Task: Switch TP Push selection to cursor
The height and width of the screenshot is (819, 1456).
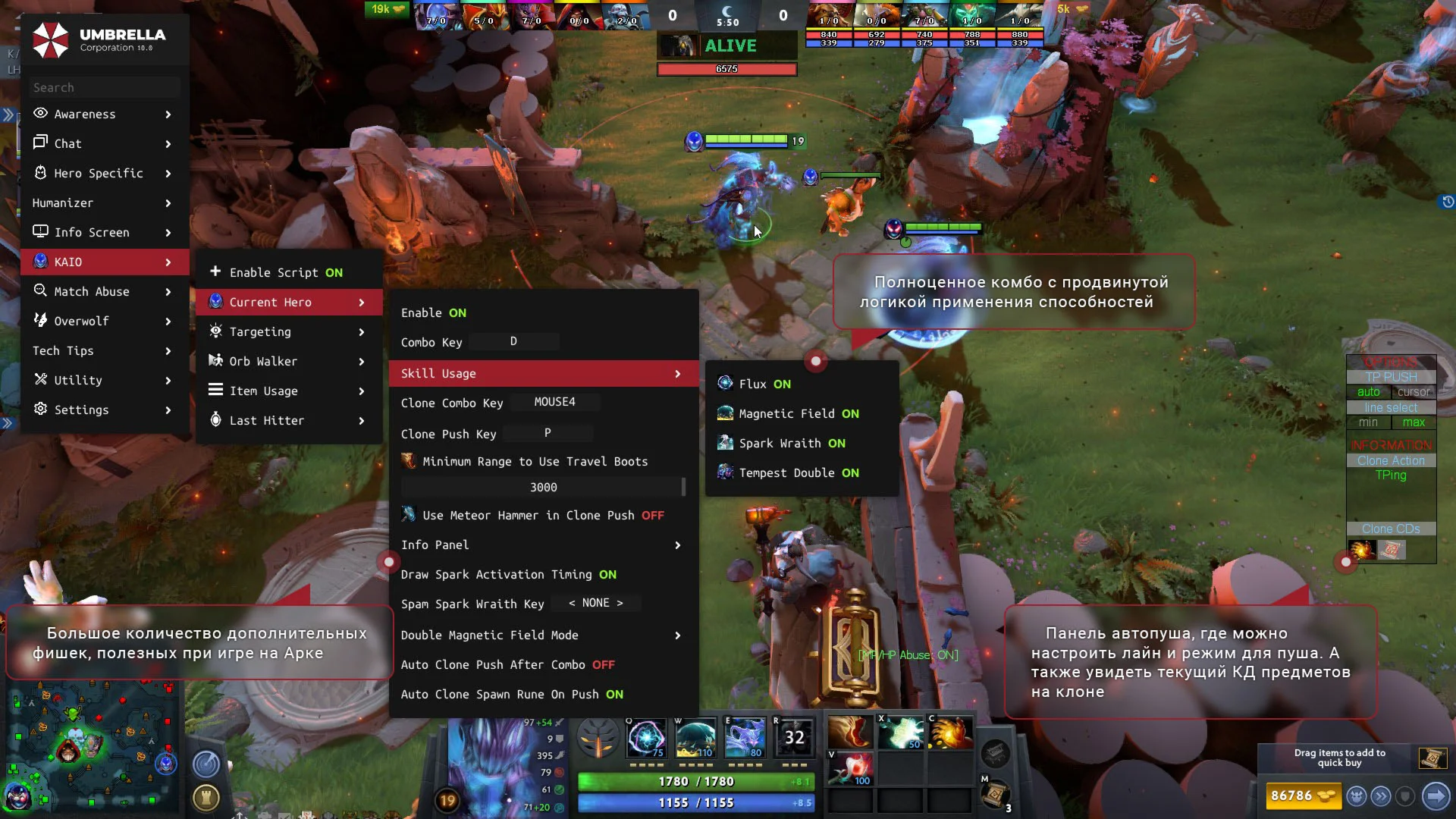Action: click(x=1414, y=392)
